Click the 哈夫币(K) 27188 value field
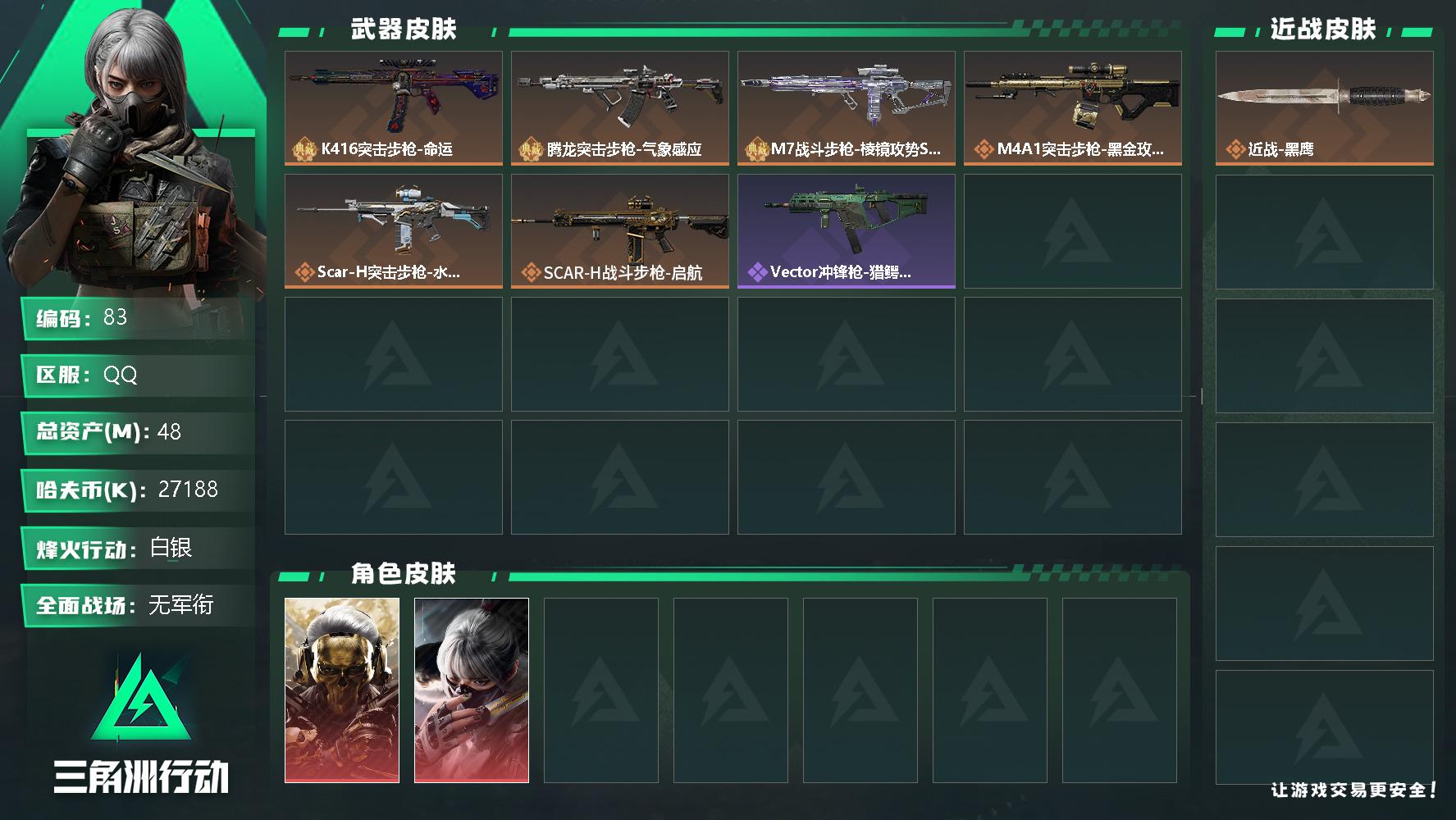This screenshot has width=1456, height=820. pyautogui.click(x=135, y=490)
